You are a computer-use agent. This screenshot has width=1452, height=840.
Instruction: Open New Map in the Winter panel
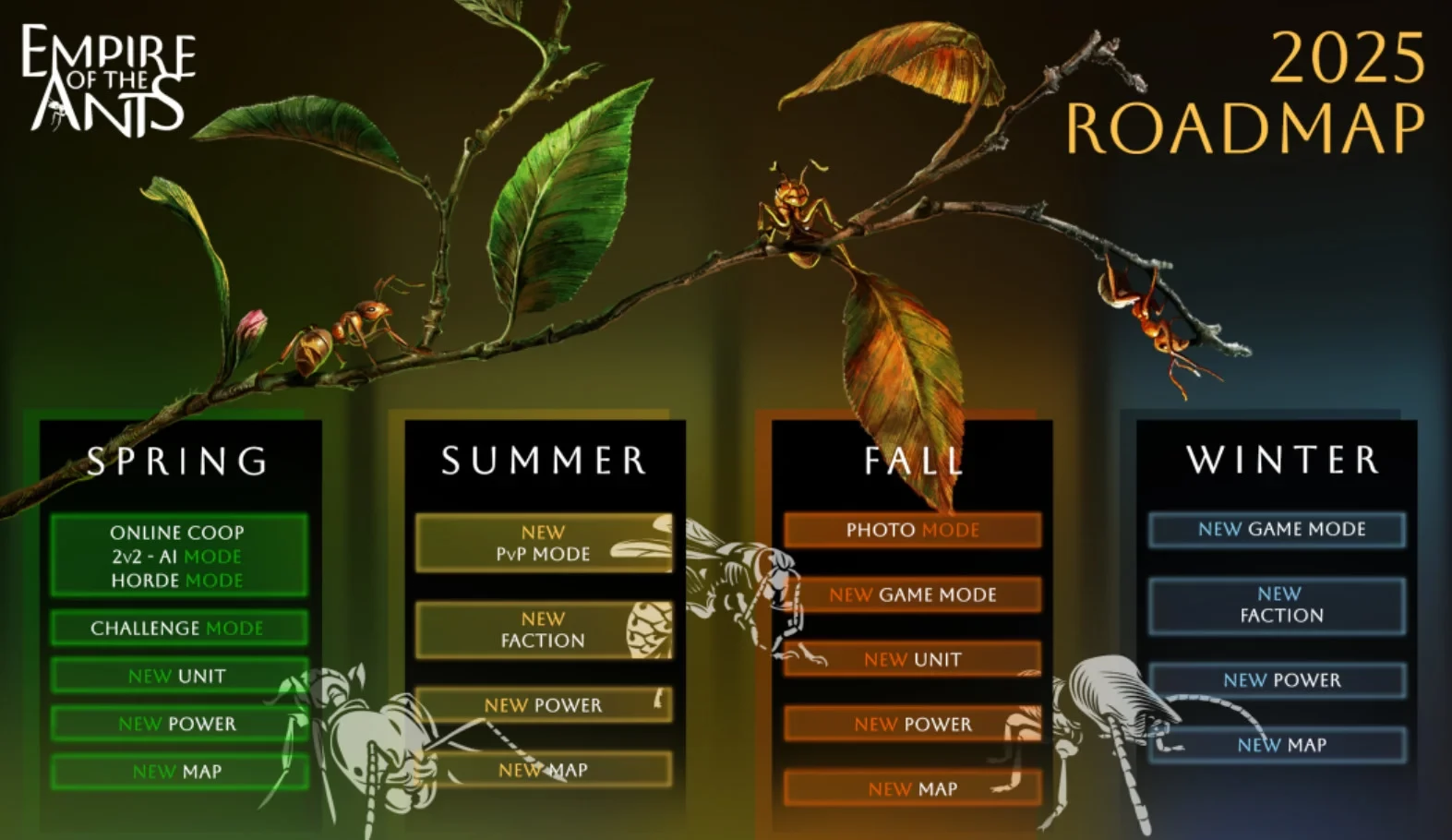pyautogui.click(x=1281, y=745)
